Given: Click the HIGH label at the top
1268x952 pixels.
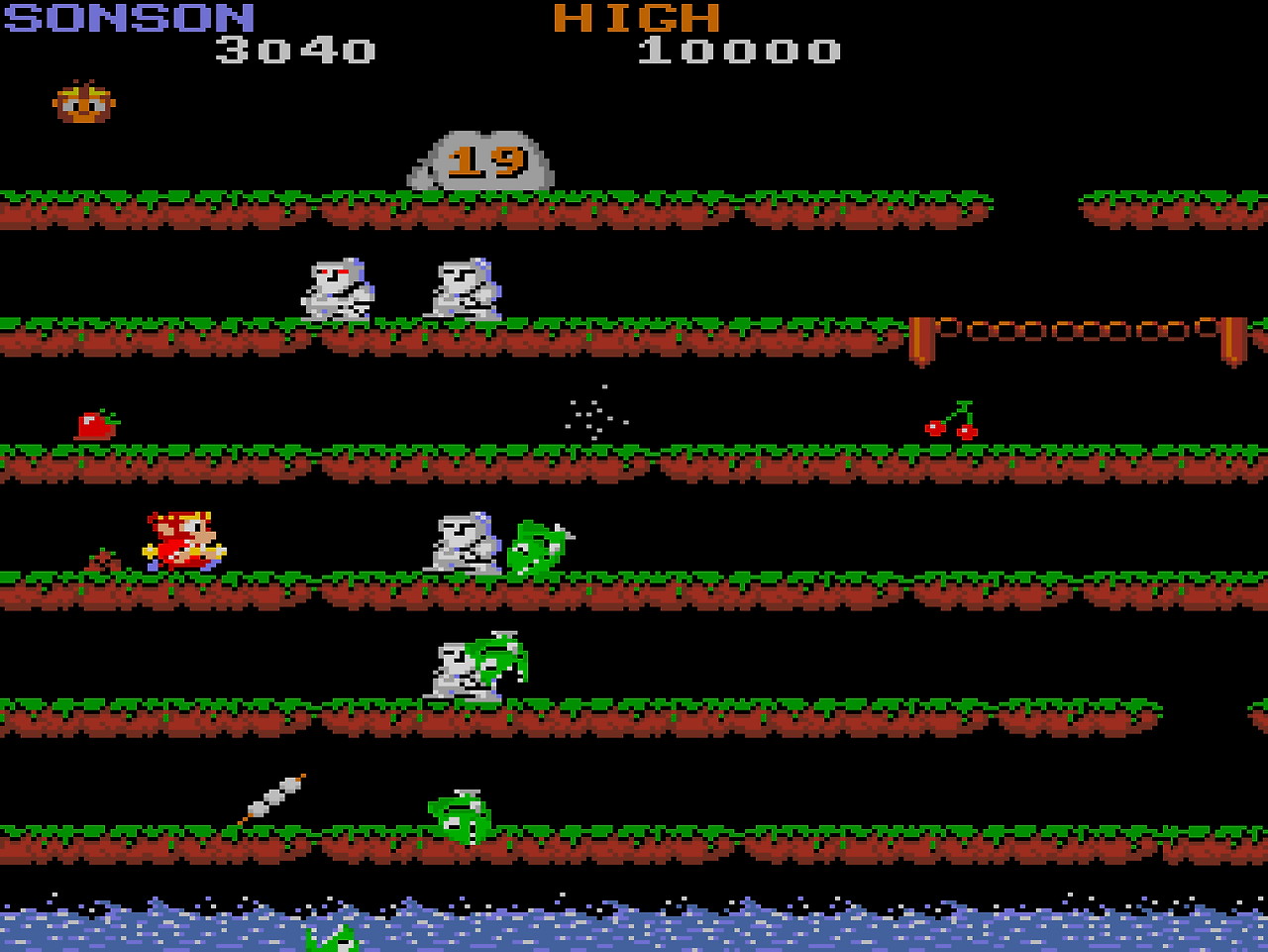Looking at the screenshot, I should pos(639,17).
